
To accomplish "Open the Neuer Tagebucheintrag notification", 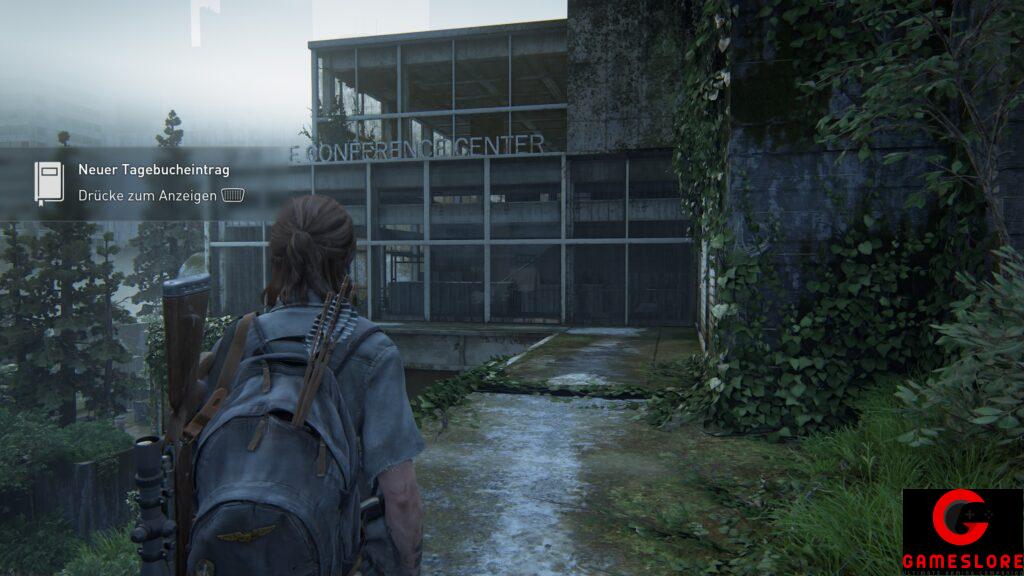I will coord(154,170).
